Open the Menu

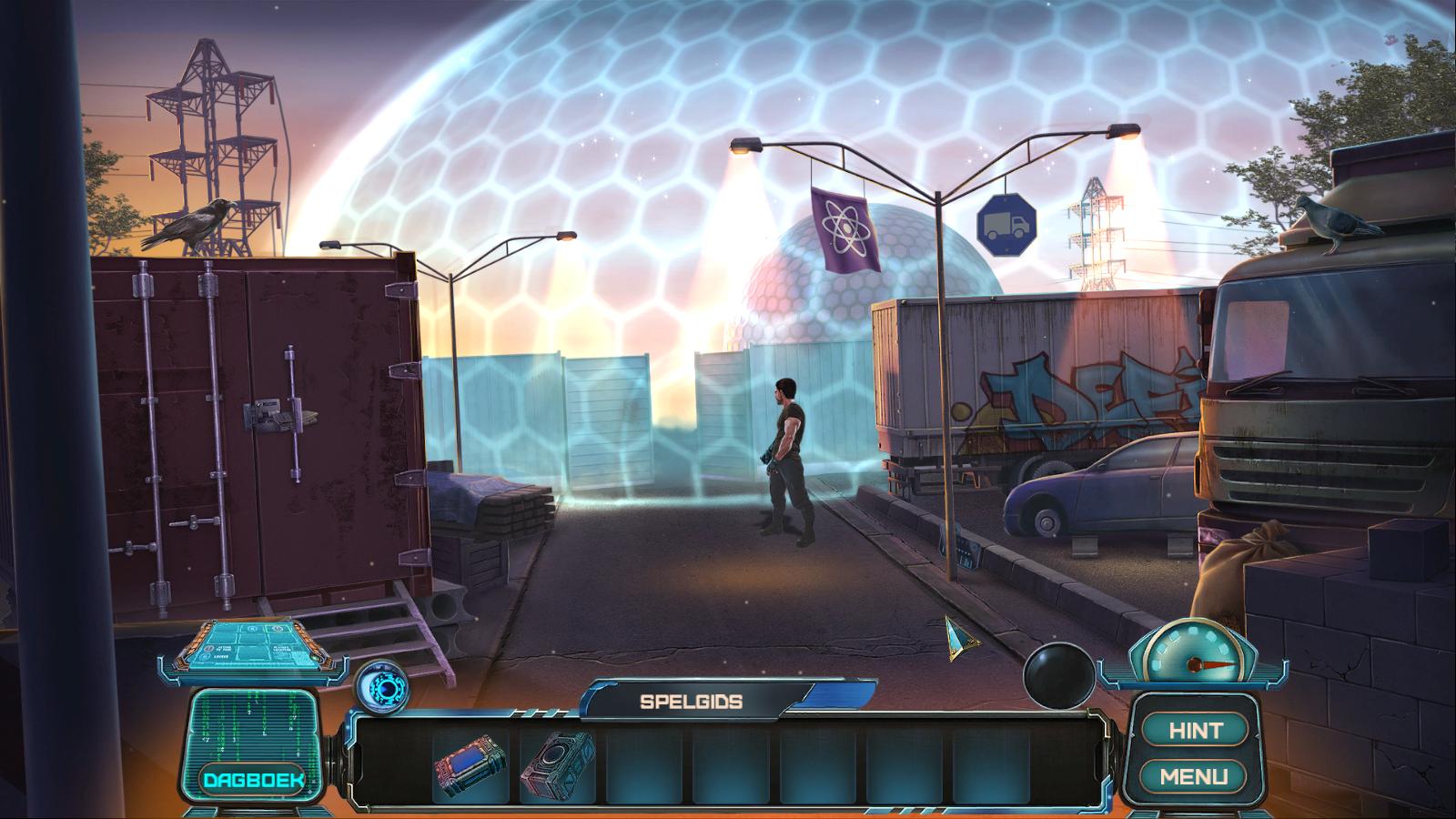(1194, 776)
